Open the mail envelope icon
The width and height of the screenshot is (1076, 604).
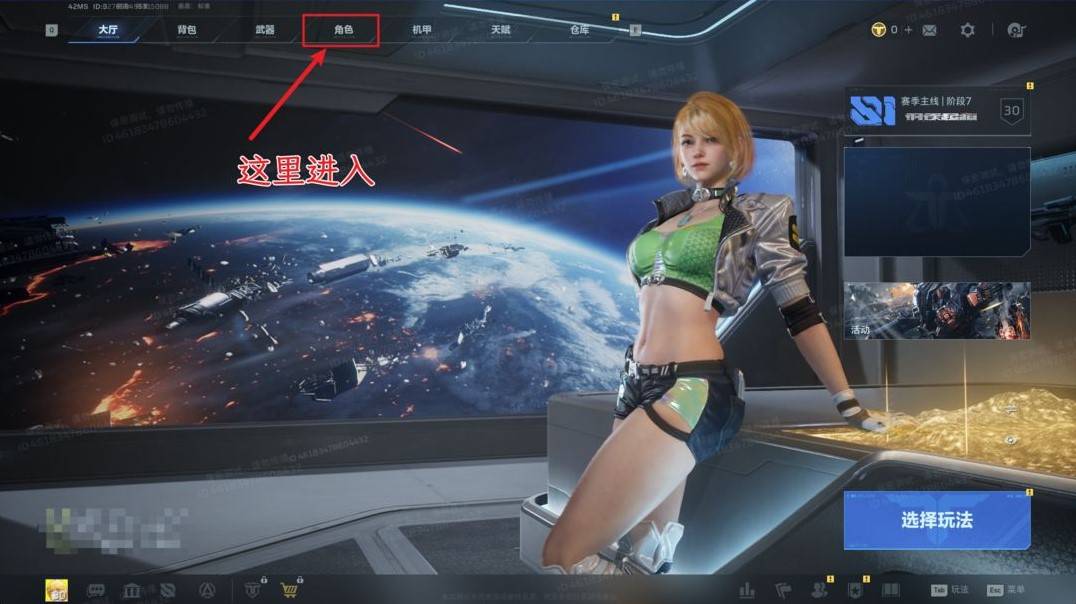coord(929,30)
